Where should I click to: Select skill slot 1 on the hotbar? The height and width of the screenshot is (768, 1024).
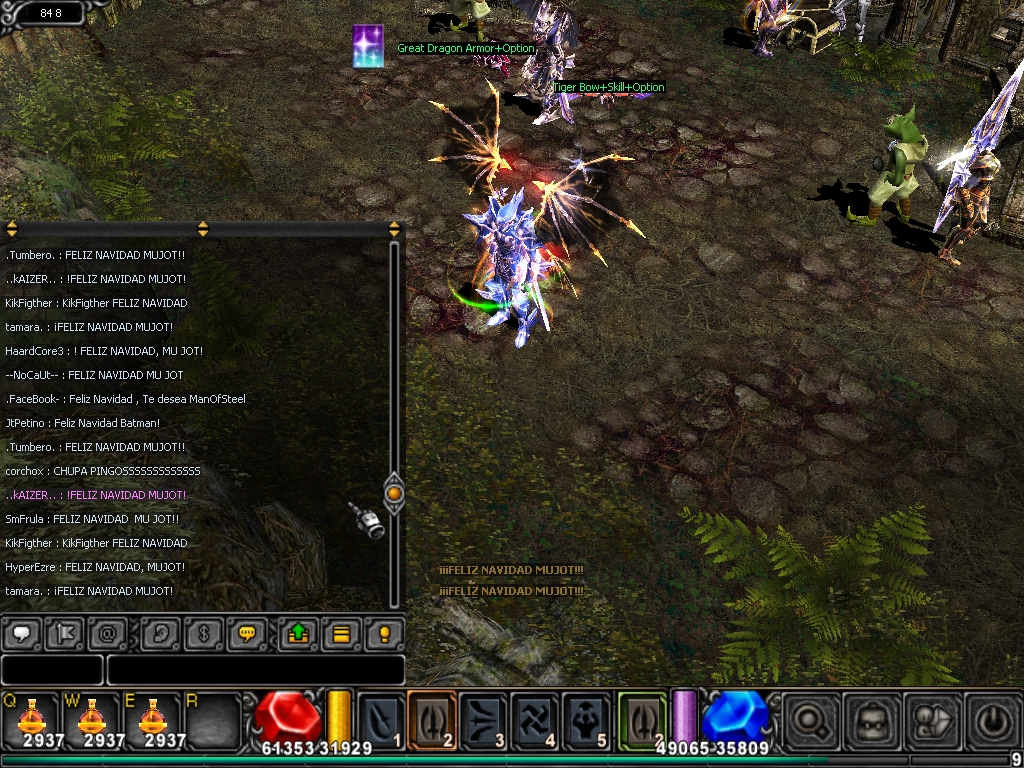point(381,718)
